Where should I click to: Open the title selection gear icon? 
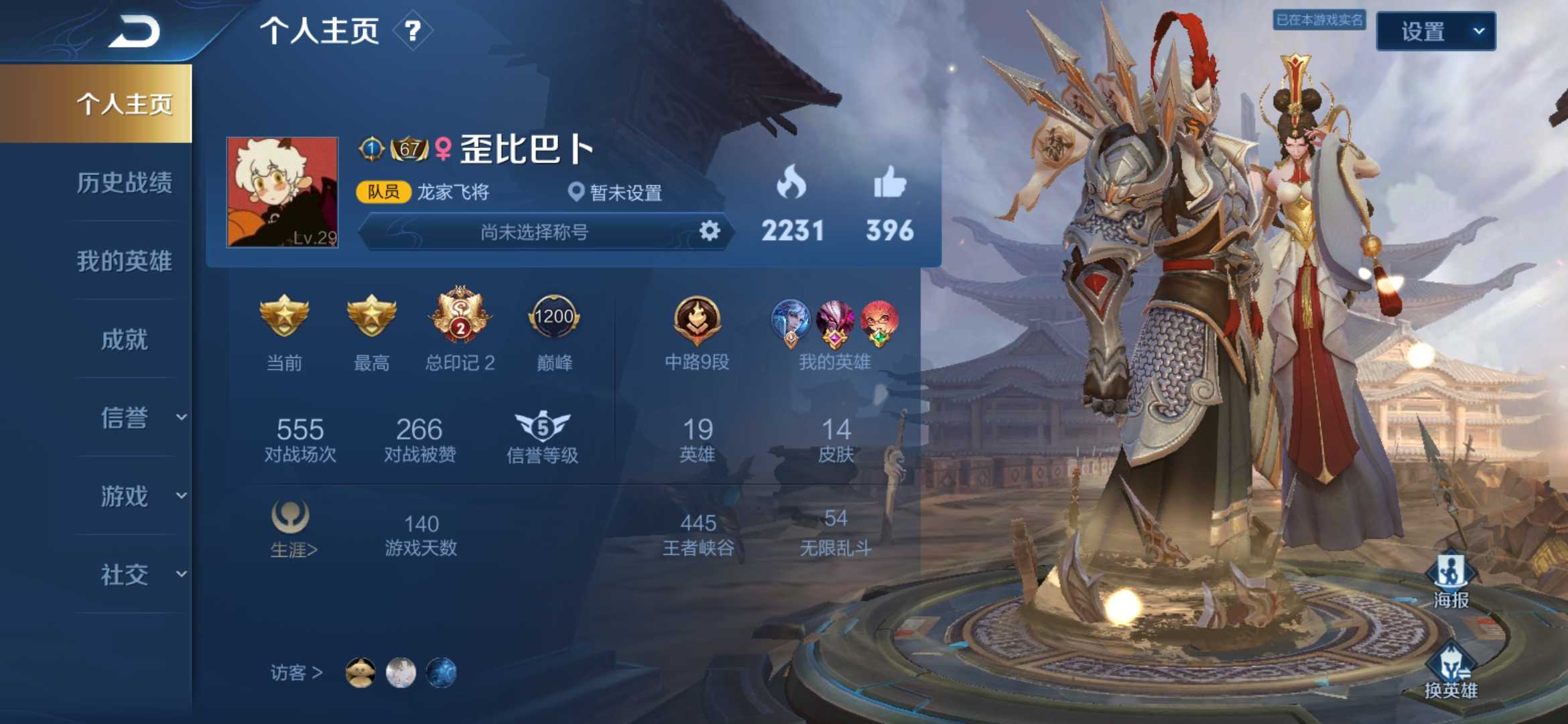click(710, 231)
